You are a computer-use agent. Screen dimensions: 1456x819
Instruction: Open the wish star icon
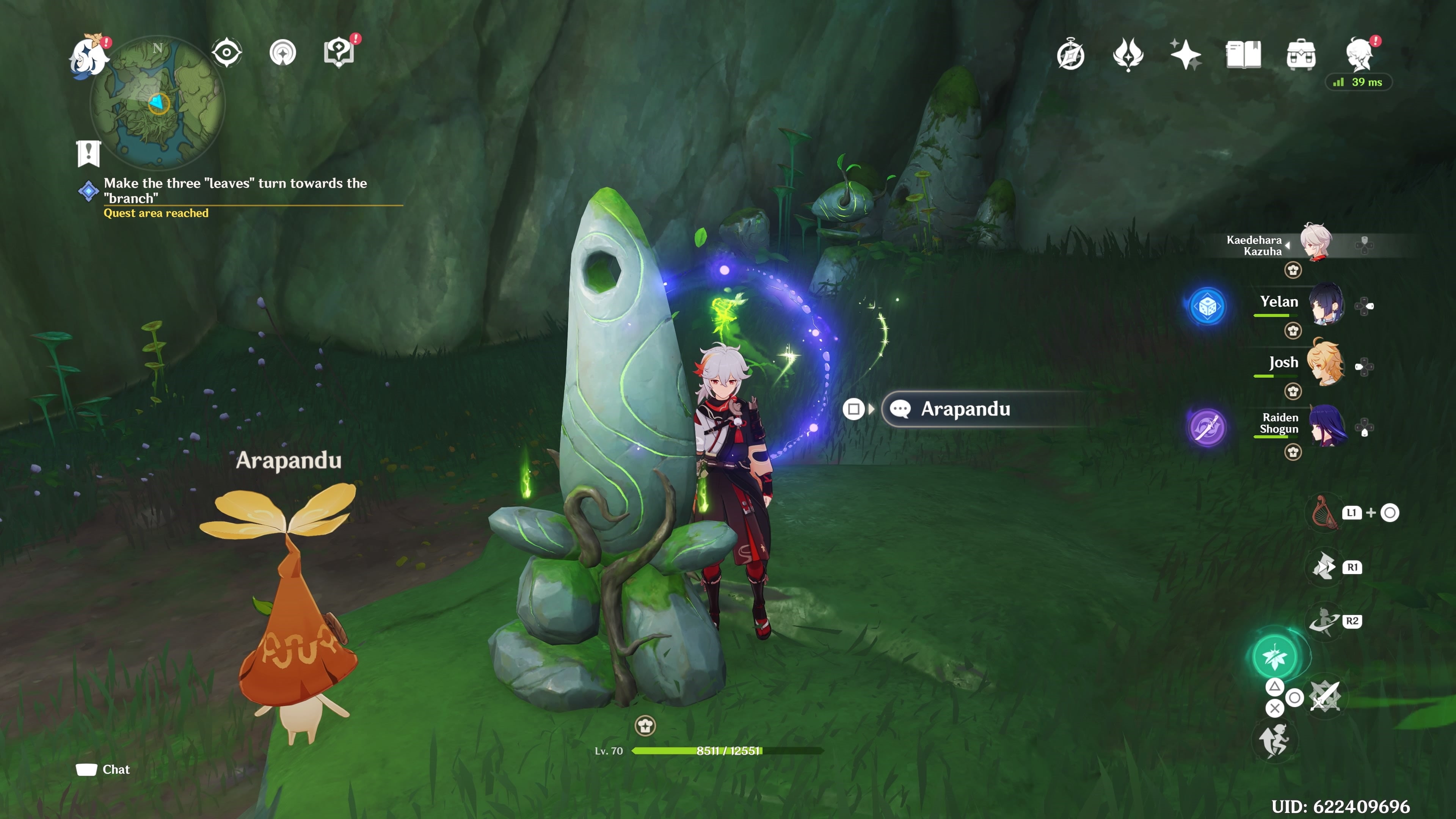pyautogui.click(x=1185, y=55)
